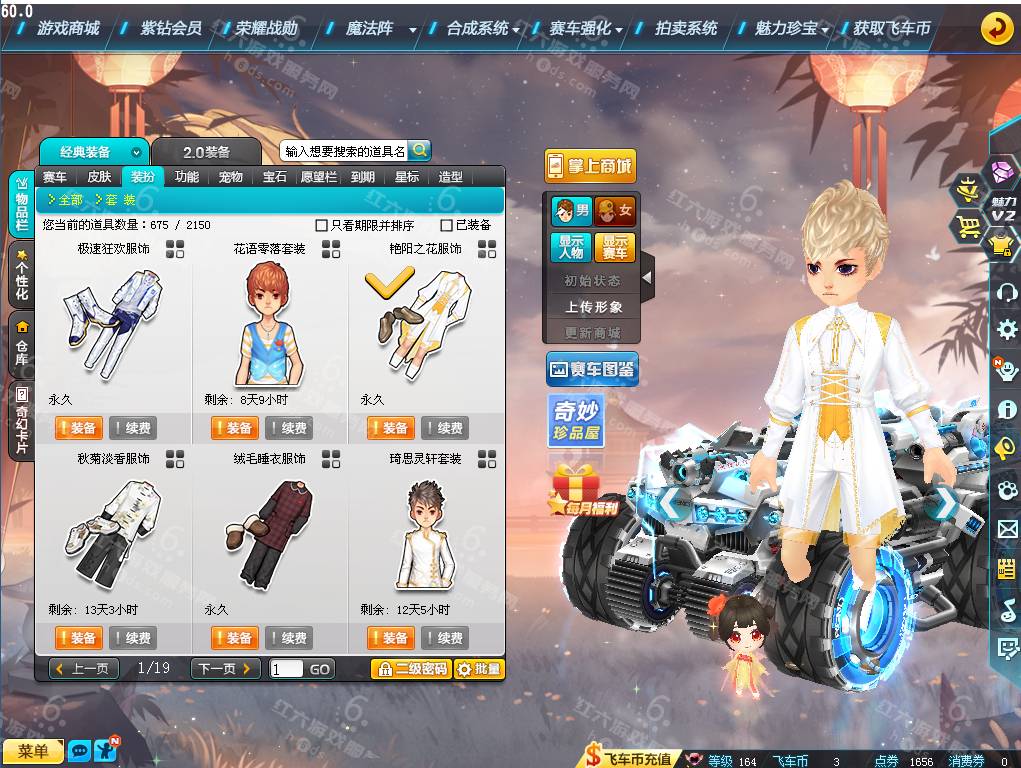Viewport: 1021px width, 768px height.
Task: Open the 赛车图鉴 car encyclopedia
Action: (592, 370)
